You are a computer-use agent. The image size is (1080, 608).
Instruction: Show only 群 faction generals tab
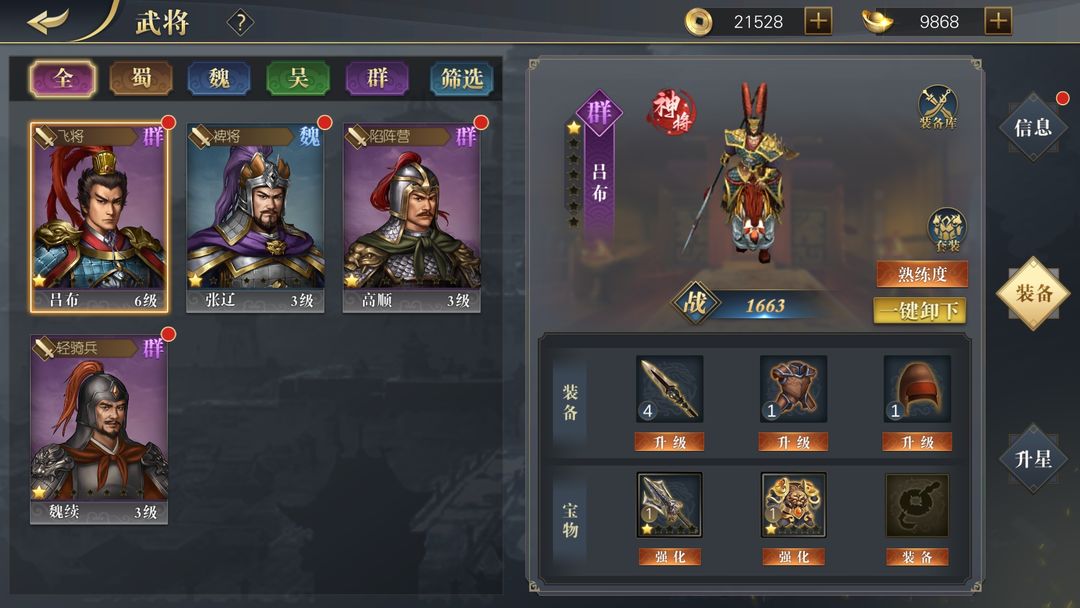[377, 78]
